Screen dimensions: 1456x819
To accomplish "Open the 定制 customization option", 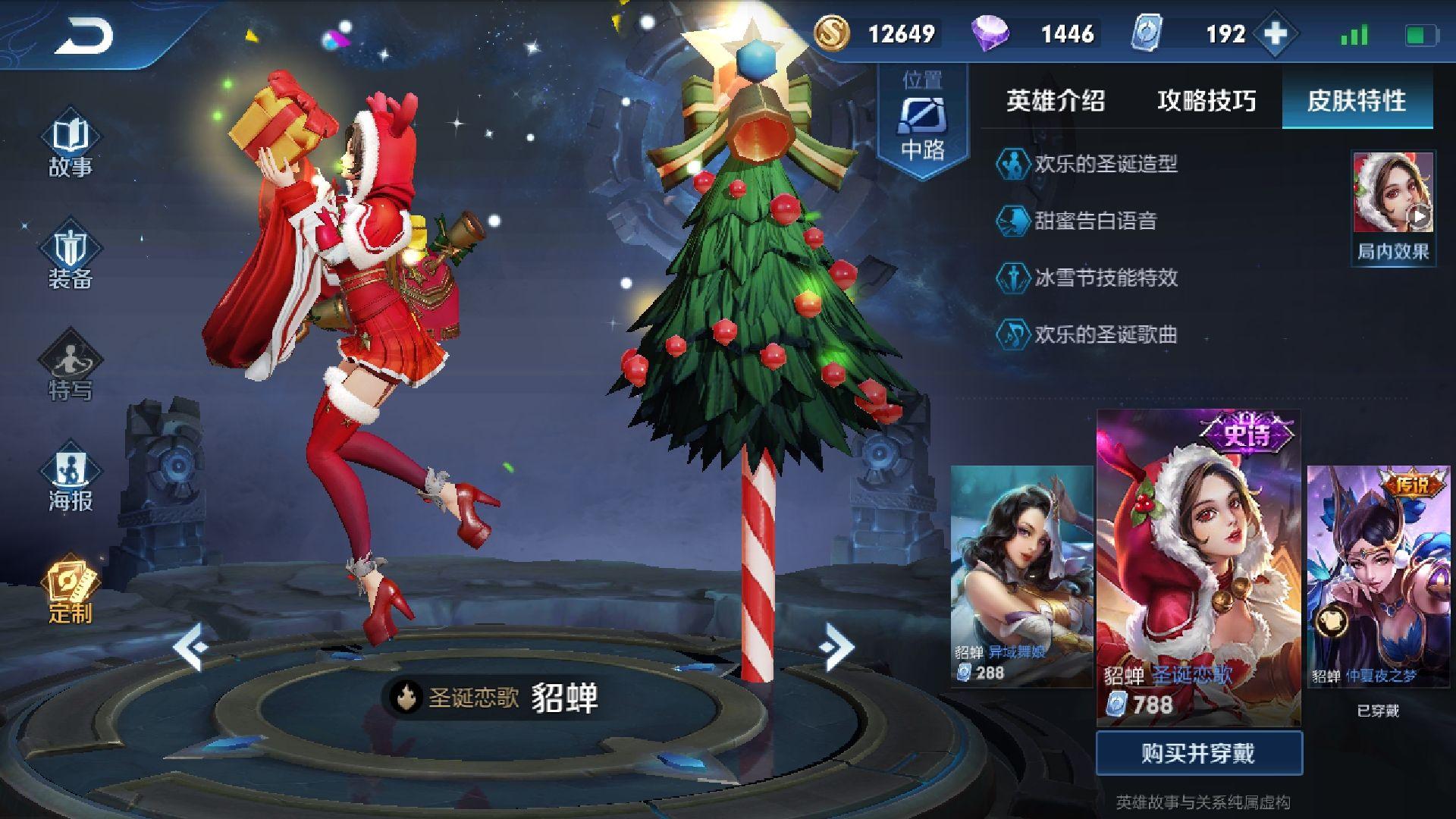I will (x=71, y=591).
